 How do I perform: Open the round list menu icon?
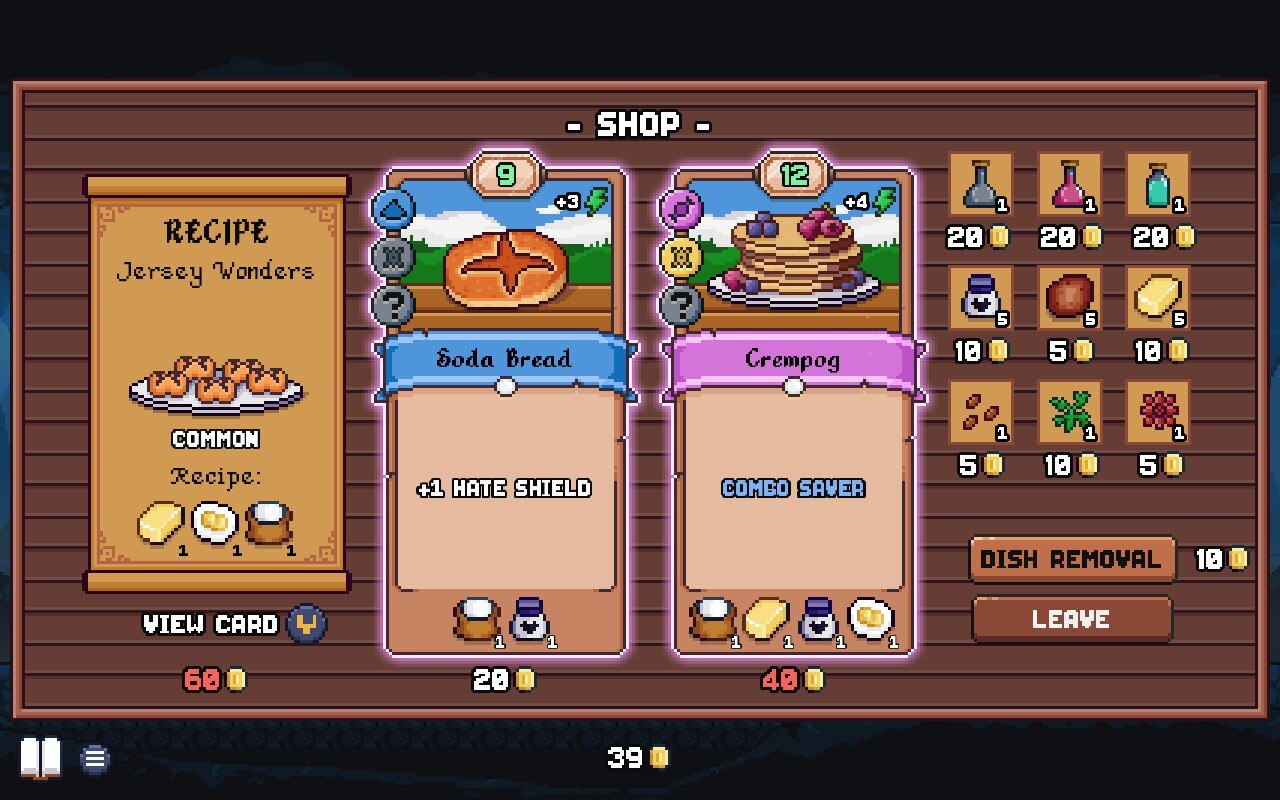95,758
